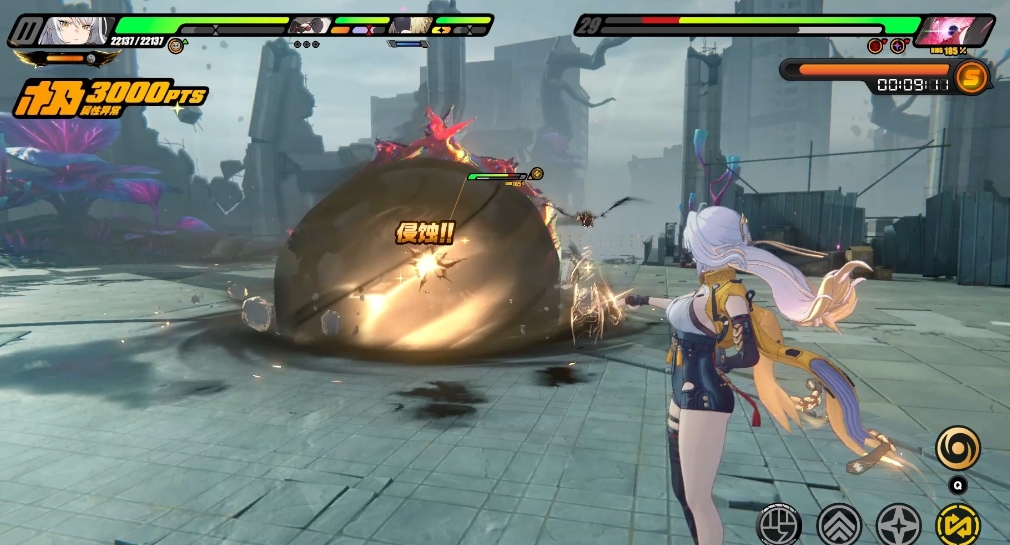Image resolution: width=1010 pixels, height=545 pixels.
Task: Activate the four-point star skill button
Action: click(898, 524)
